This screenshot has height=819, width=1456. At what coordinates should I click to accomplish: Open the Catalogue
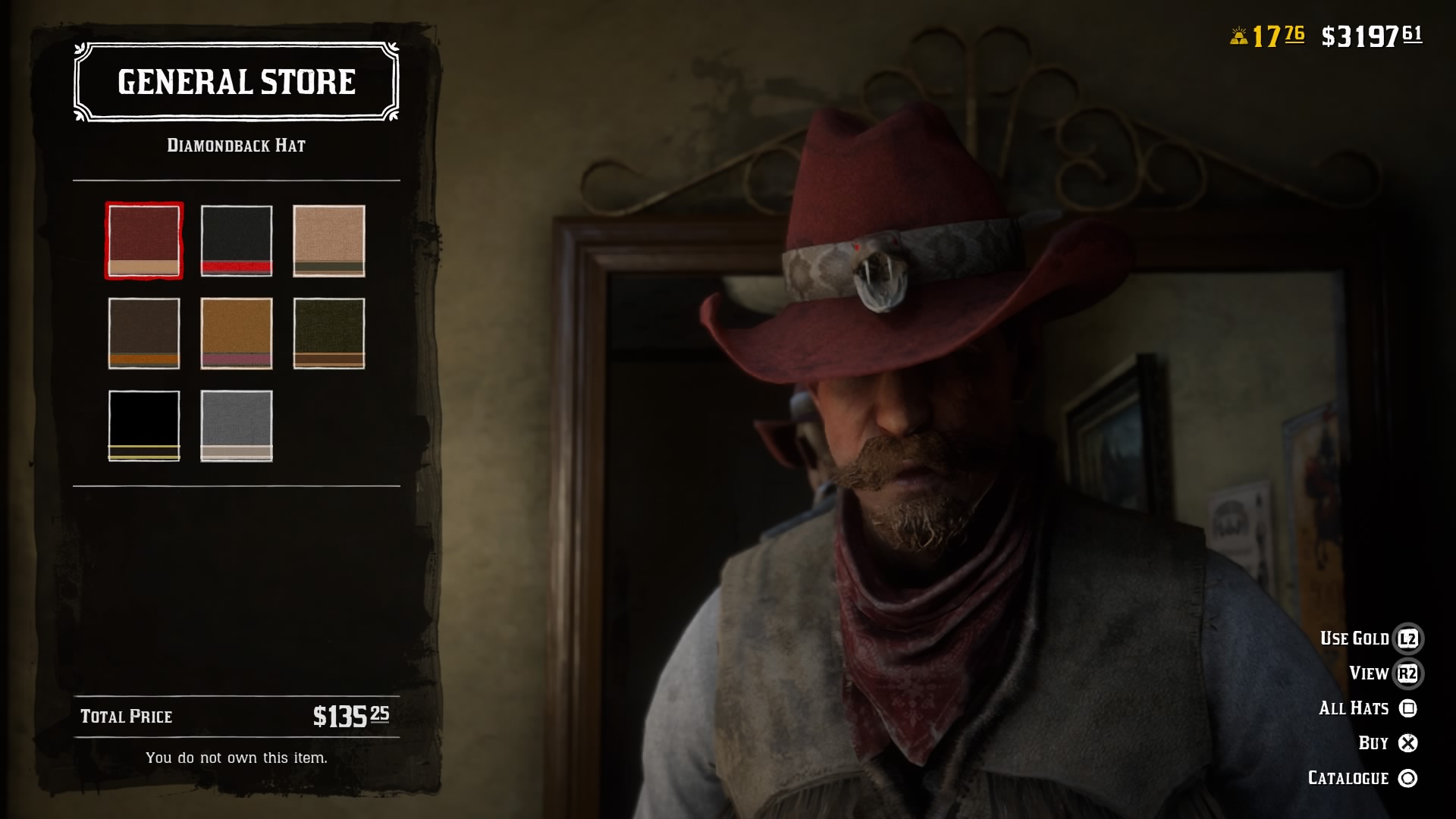(1347, 777)
